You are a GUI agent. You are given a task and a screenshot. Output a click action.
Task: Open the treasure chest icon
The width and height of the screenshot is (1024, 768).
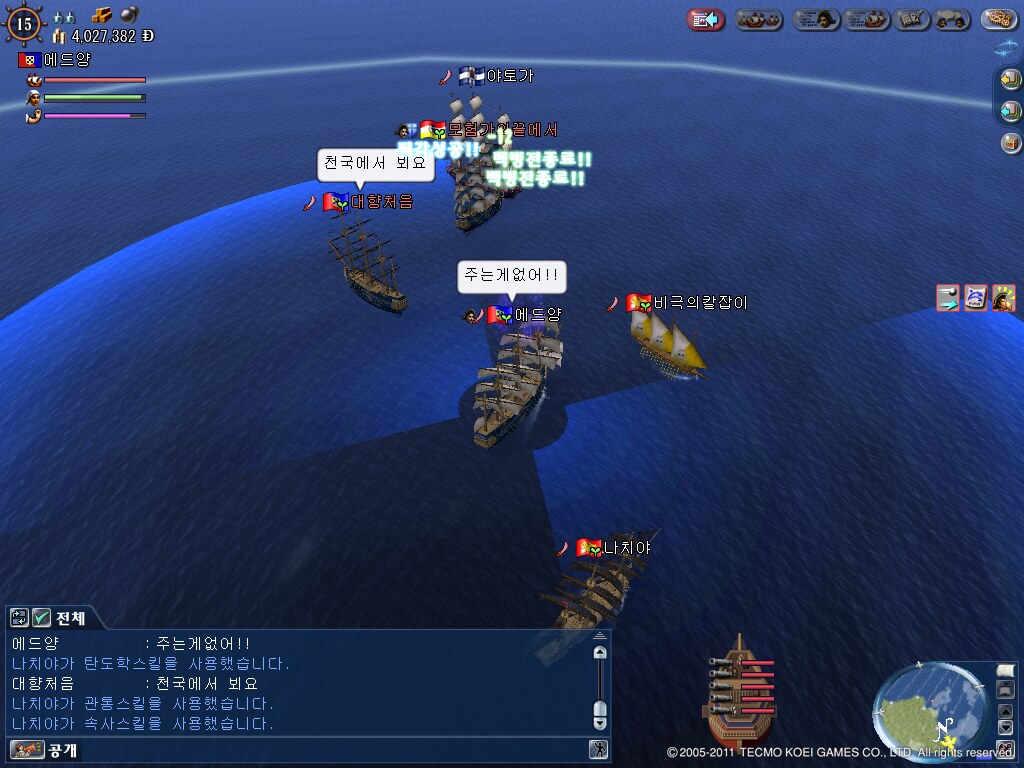point(1010,142)
